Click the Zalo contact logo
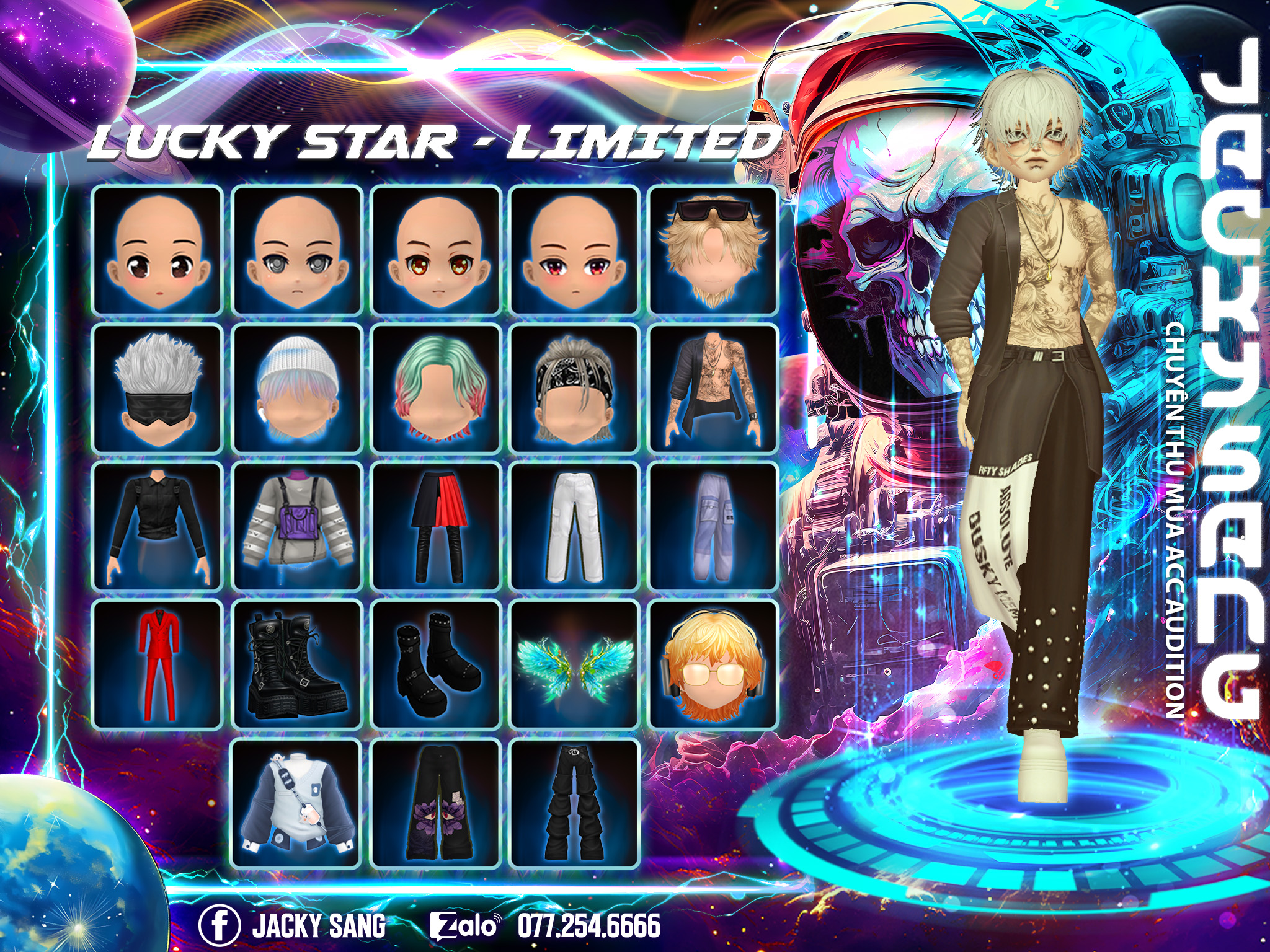The width and height of the screenshot is (1270, 952). click(464, 925)
